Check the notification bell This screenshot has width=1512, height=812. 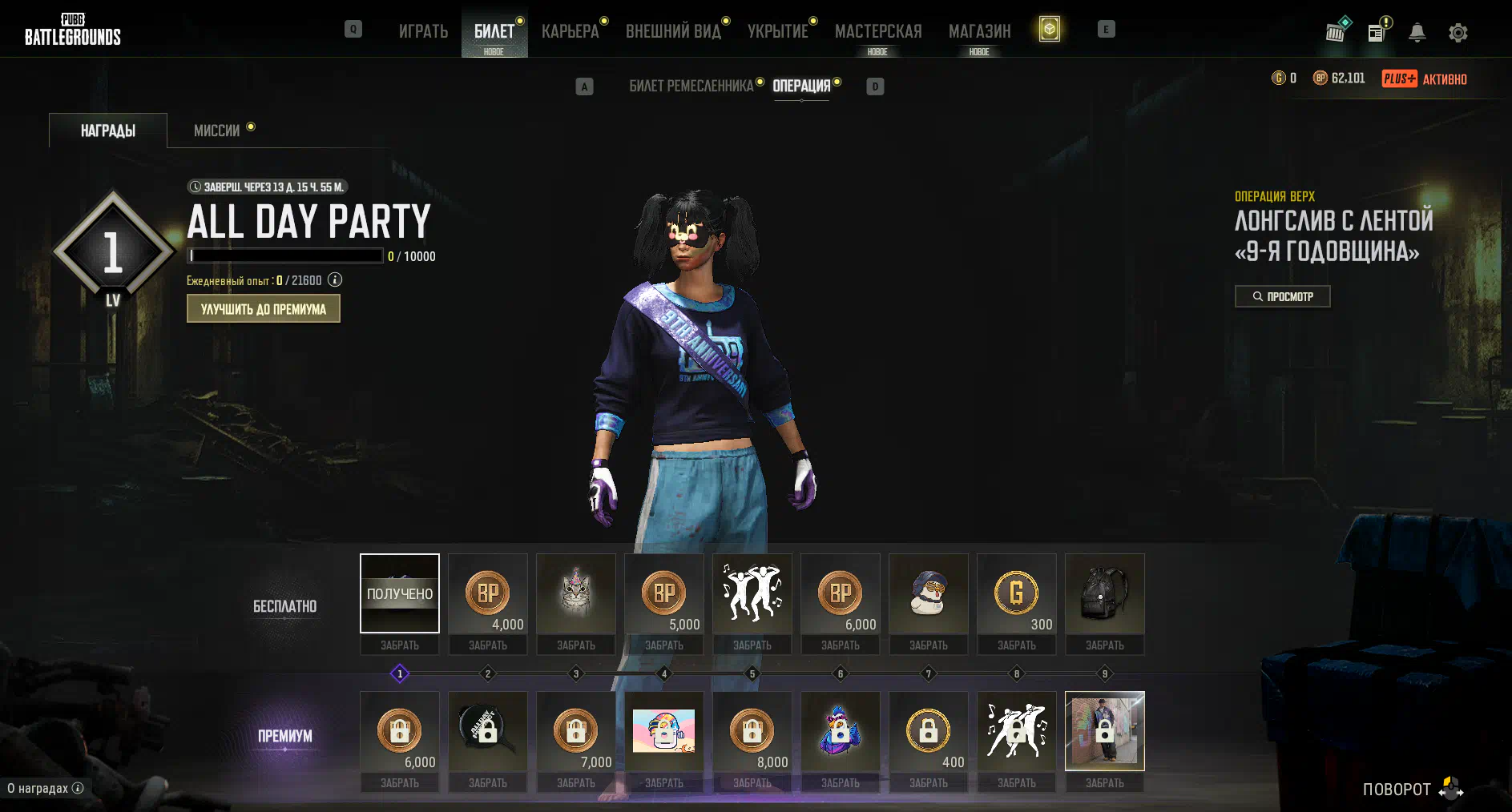pyautogui.click(x=1417, y=33)
